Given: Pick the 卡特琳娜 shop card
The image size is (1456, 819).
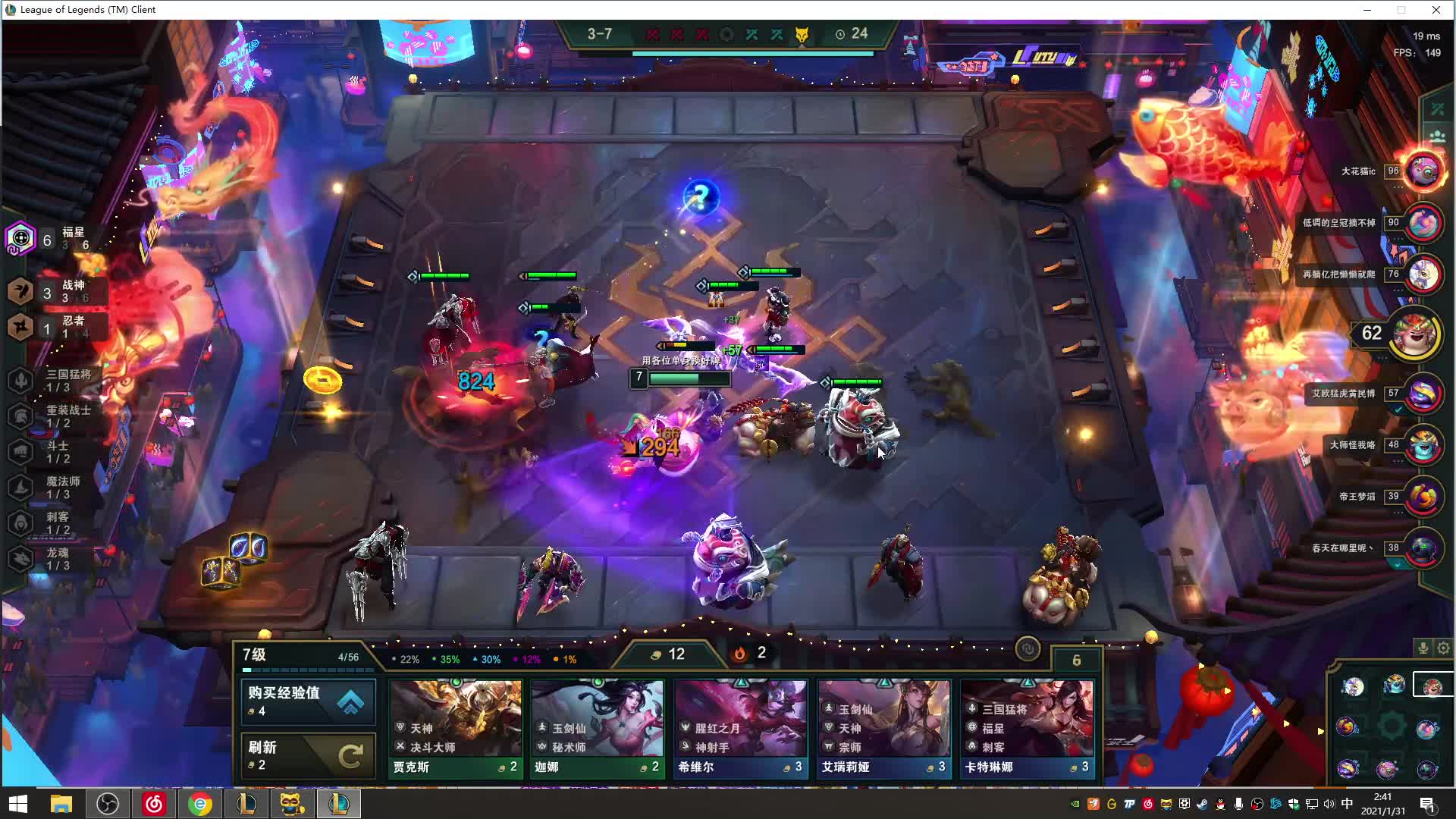Looking at the screenshot, I should pyautogui.click(x=1027, y=728).
